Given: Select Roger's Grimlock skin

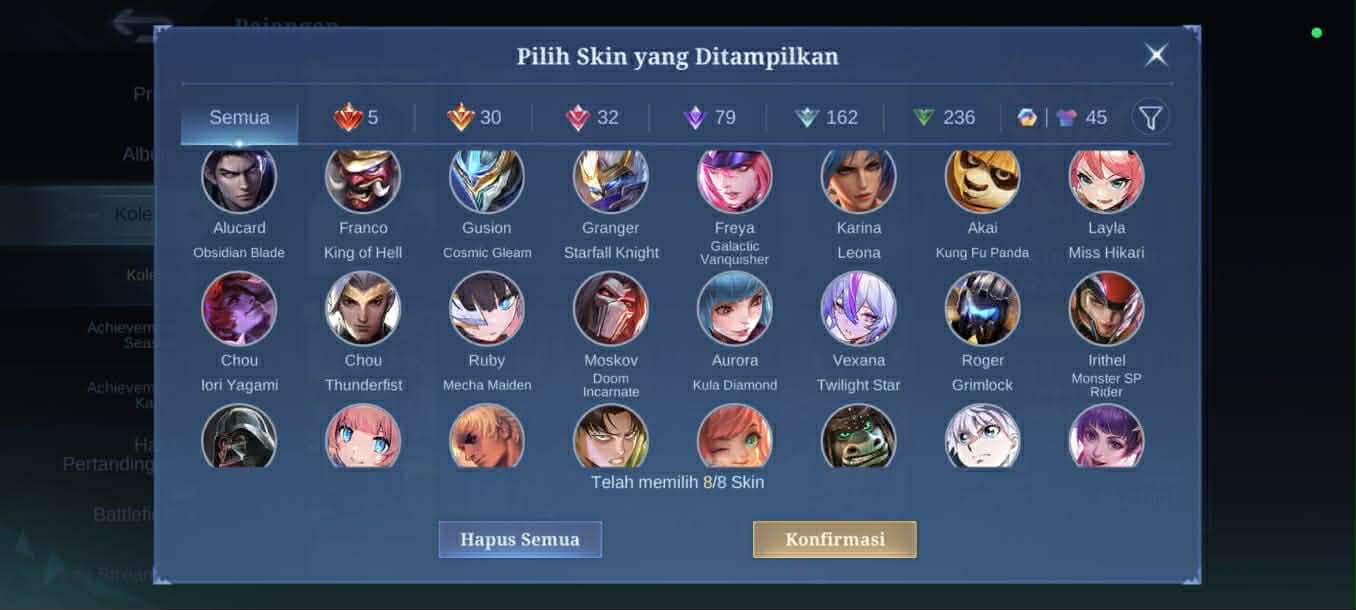Looking at the screenshot, I should coord(982,309).
